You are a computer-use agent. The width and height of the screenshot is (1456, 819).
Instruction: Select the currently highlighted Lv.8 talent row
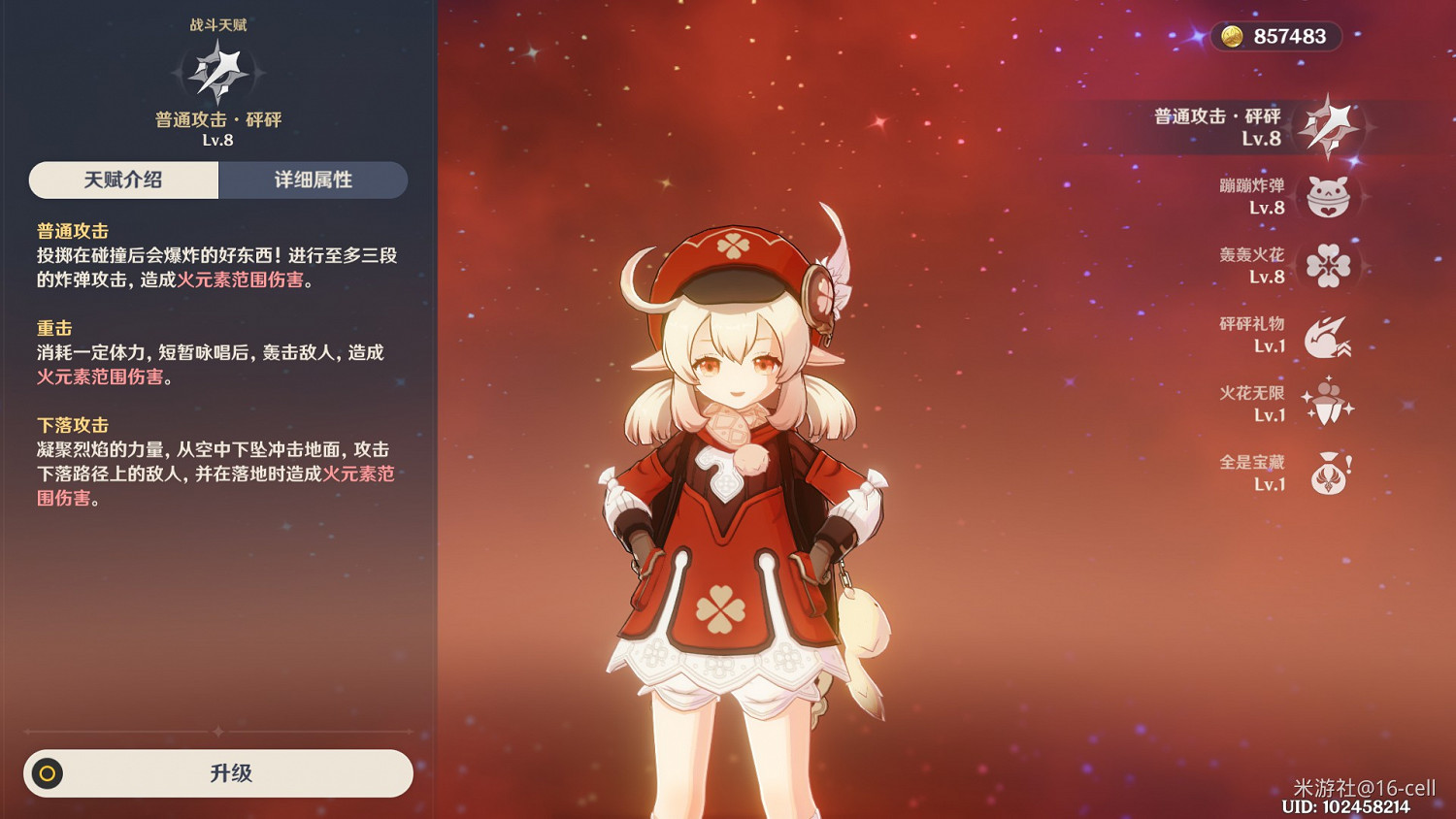point(1252,125)
